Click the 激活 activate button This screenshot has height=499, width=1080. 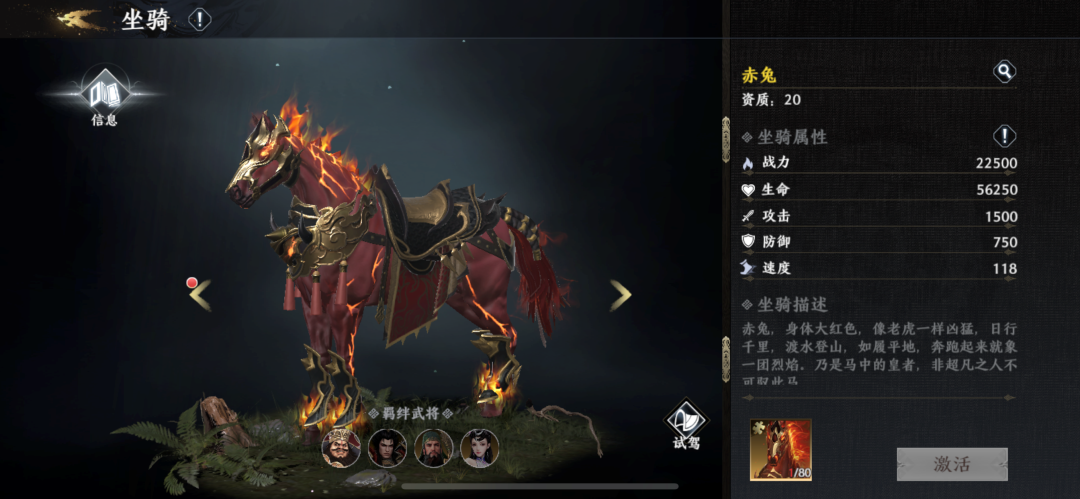coord(951,464)
